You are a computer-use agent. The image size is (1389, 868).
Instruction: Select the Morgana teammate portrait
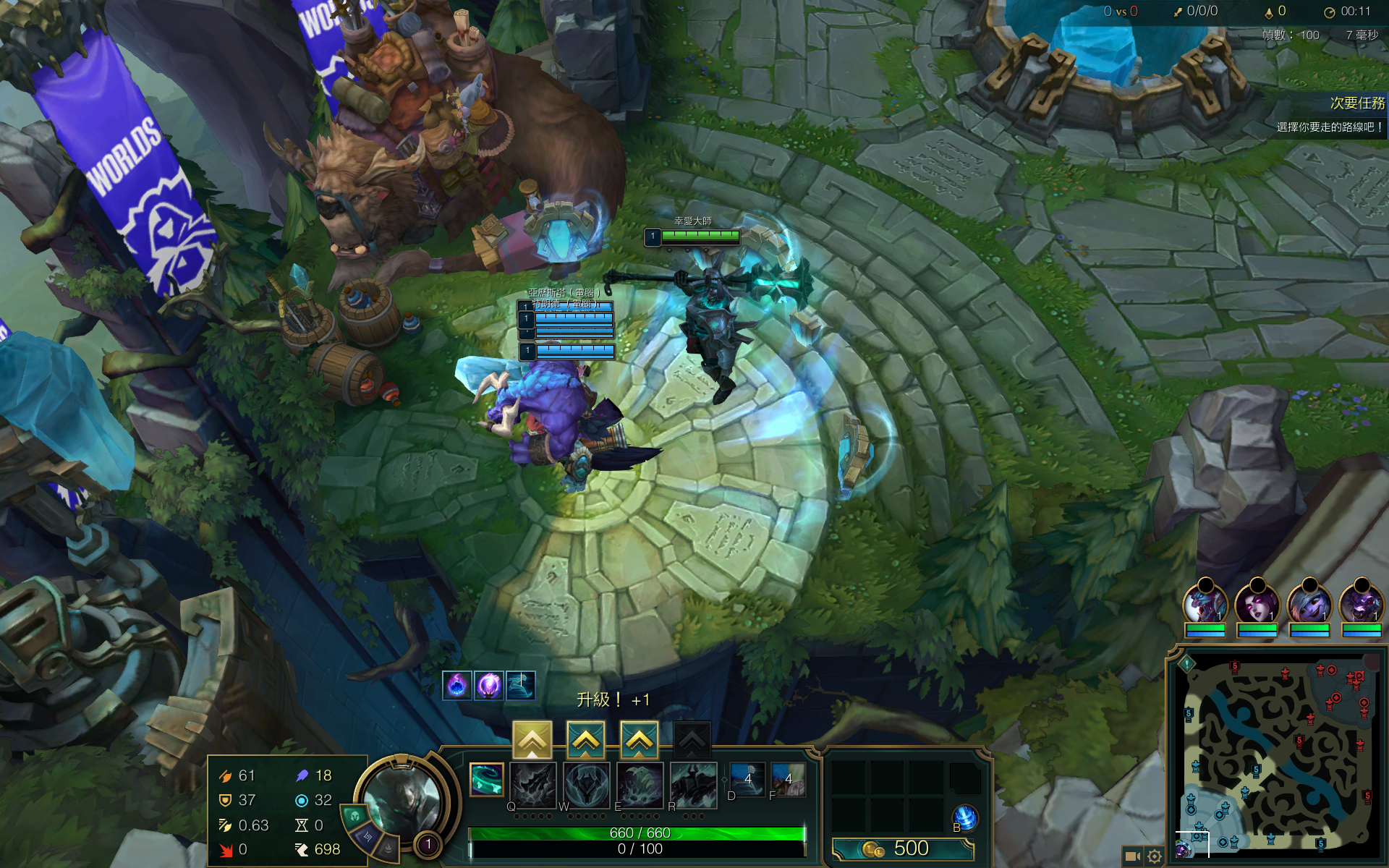1257,604
